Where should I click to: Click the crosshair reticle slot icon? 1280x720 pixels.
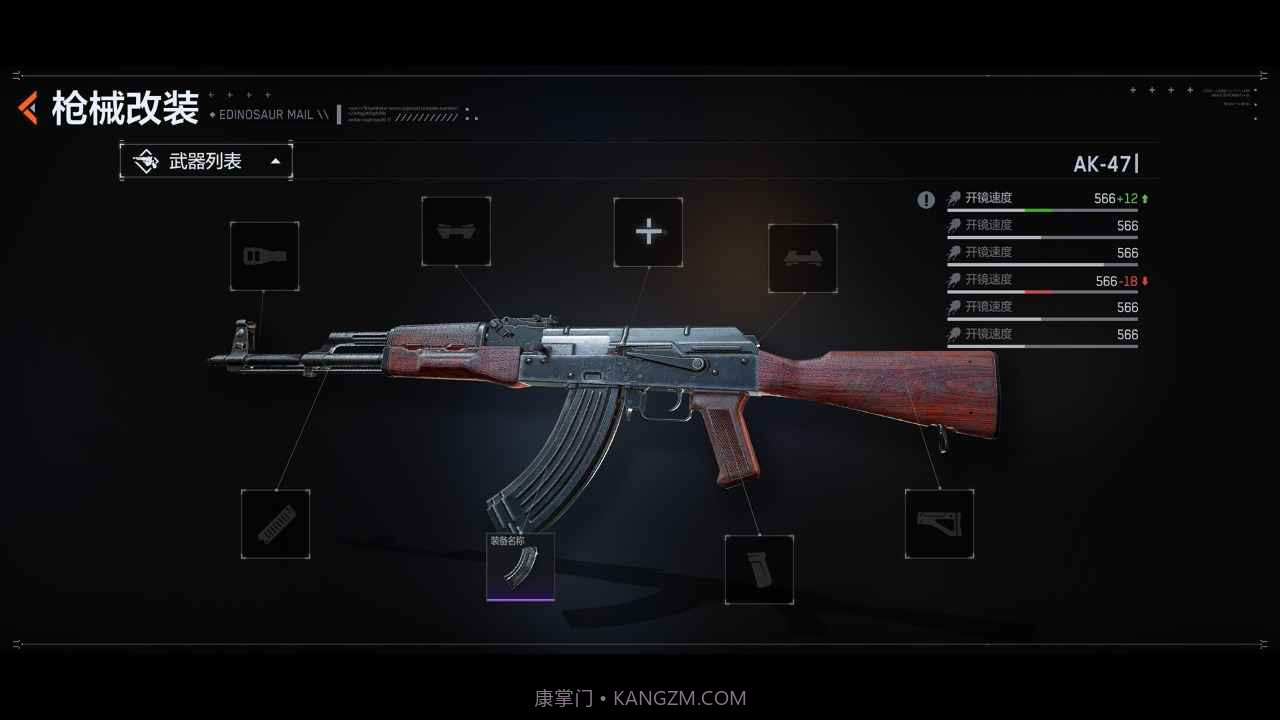(648, 232)
